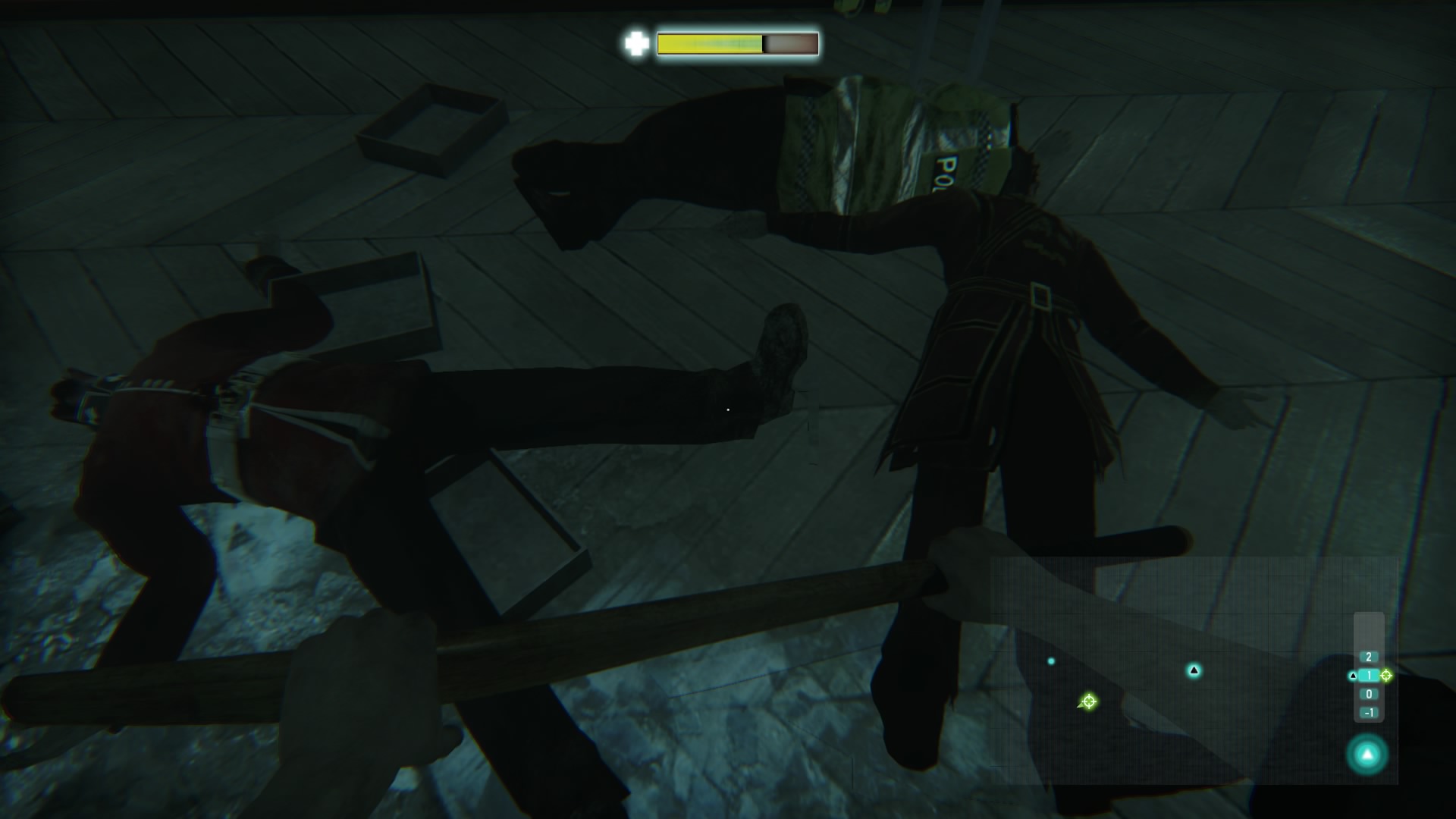1456x819 pixels.
Task: Click the white triangle inside the sonar button
Action: click(1367, 753)
